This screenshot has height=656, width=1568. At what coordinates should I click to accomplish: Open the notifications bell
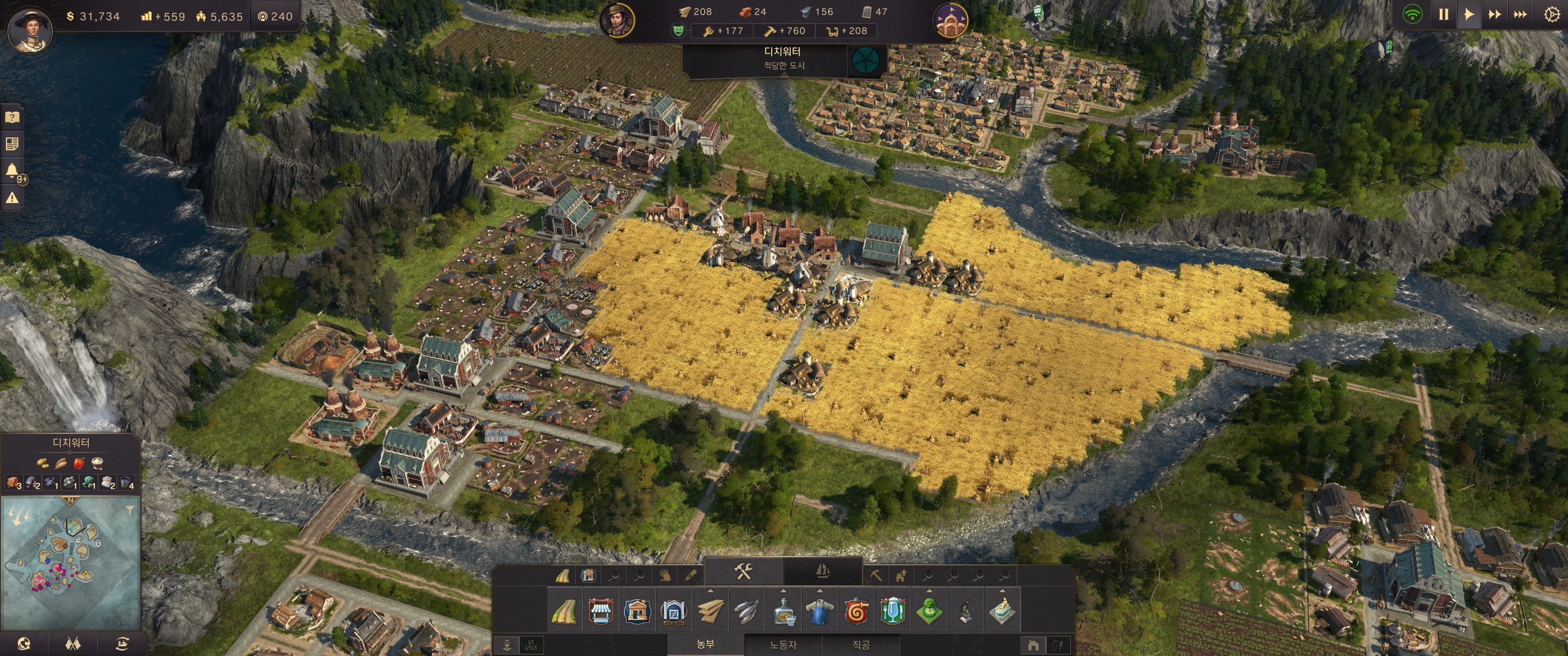(11, 170)
